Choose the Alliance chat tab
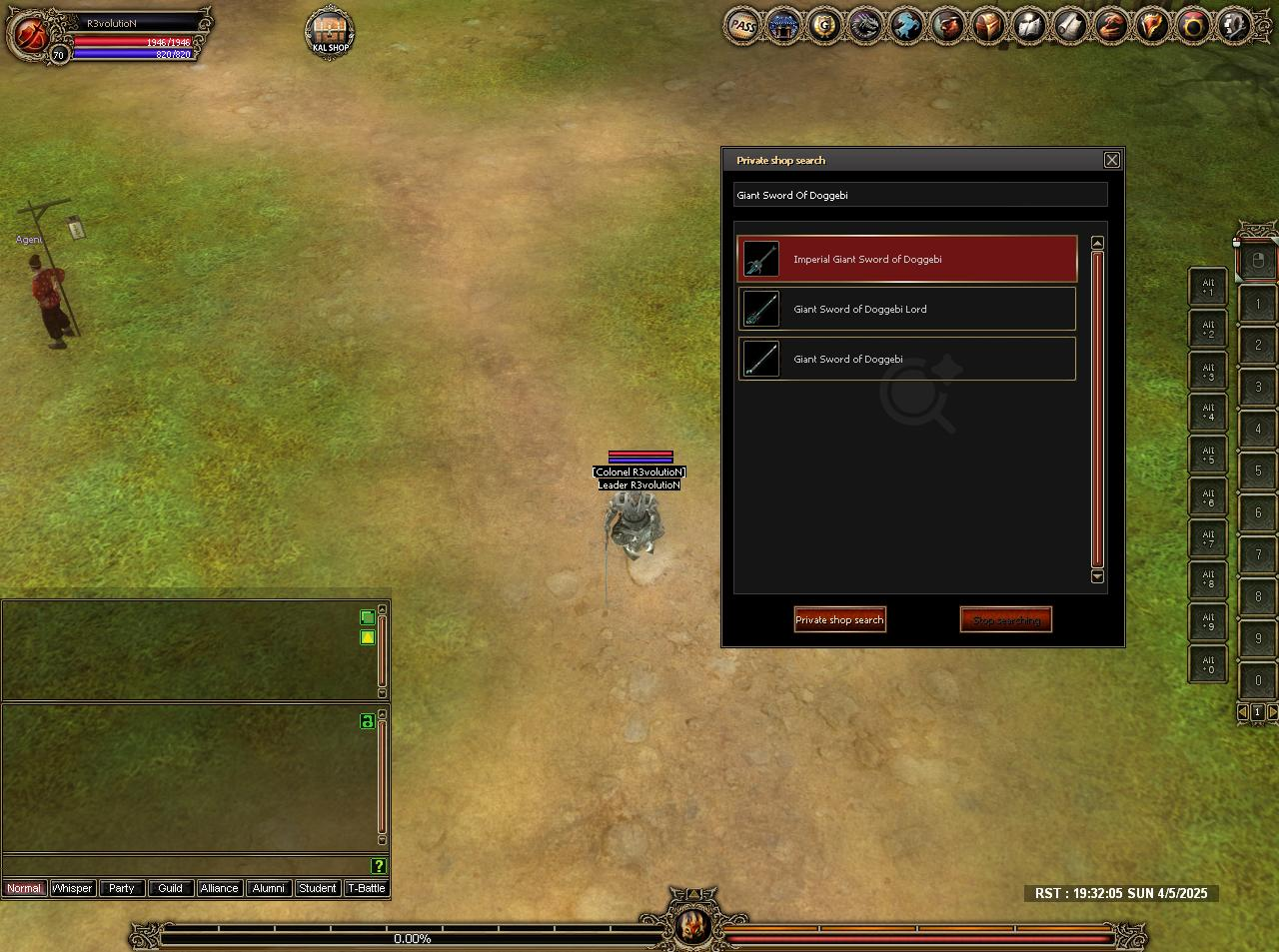This screenshot has width=1279, height=952. [x=219, y=888]
